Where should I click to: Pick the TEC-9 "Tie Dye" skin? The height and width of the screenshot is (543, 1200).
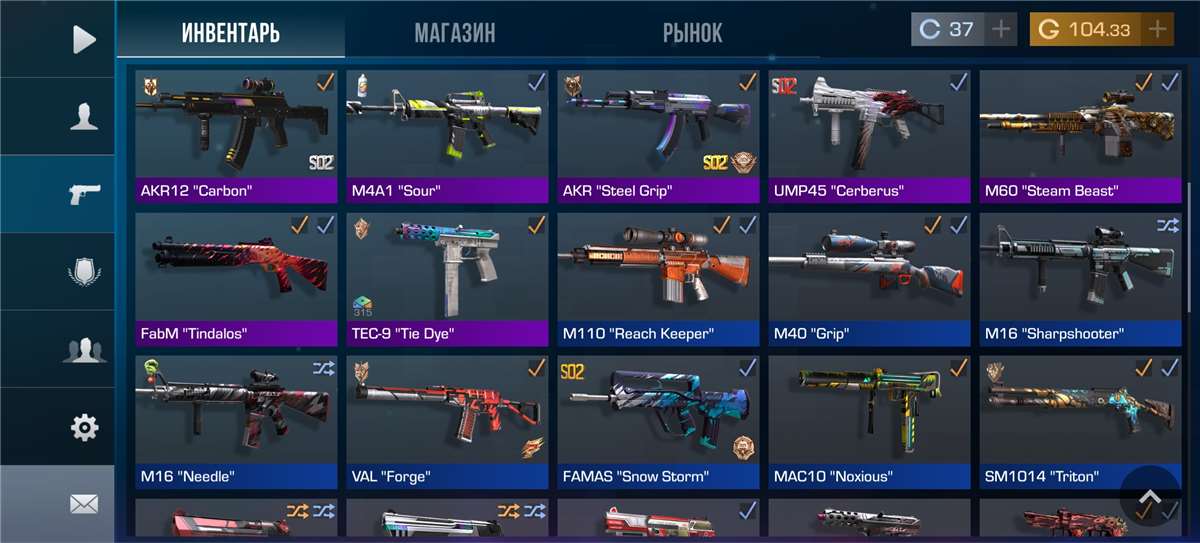point(447,279)
